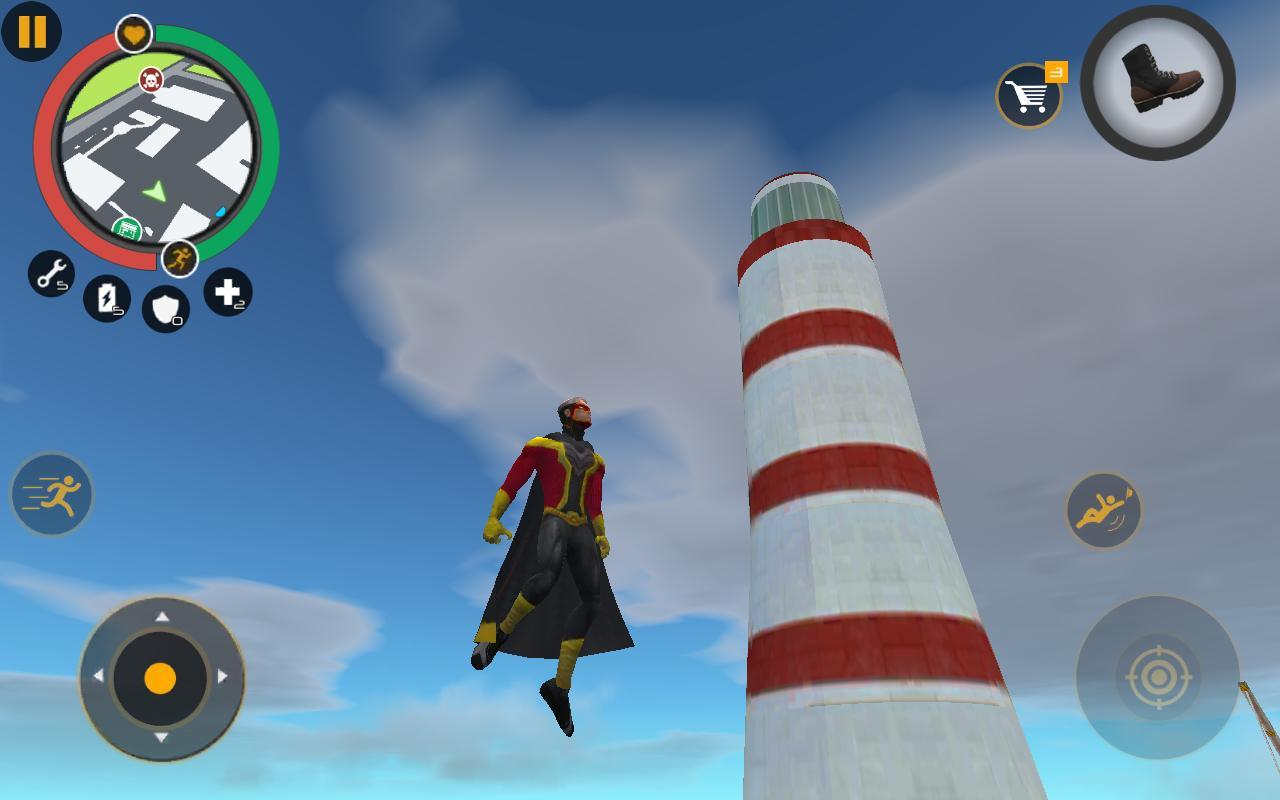The image size is (1280, 800).
Task: Select the skull enemy marker on minimap
Action: [152, 81]
